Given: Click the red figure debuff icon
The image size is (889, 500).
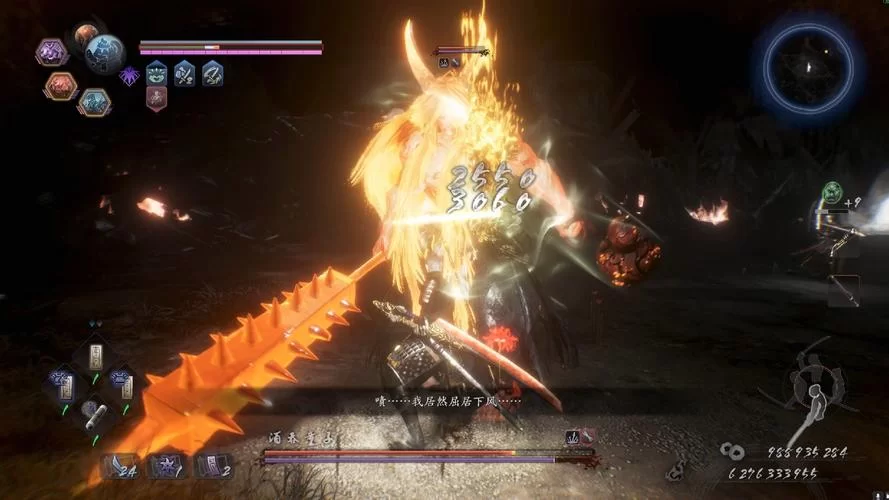Looking at the screenshot, I should coord(157,97).
